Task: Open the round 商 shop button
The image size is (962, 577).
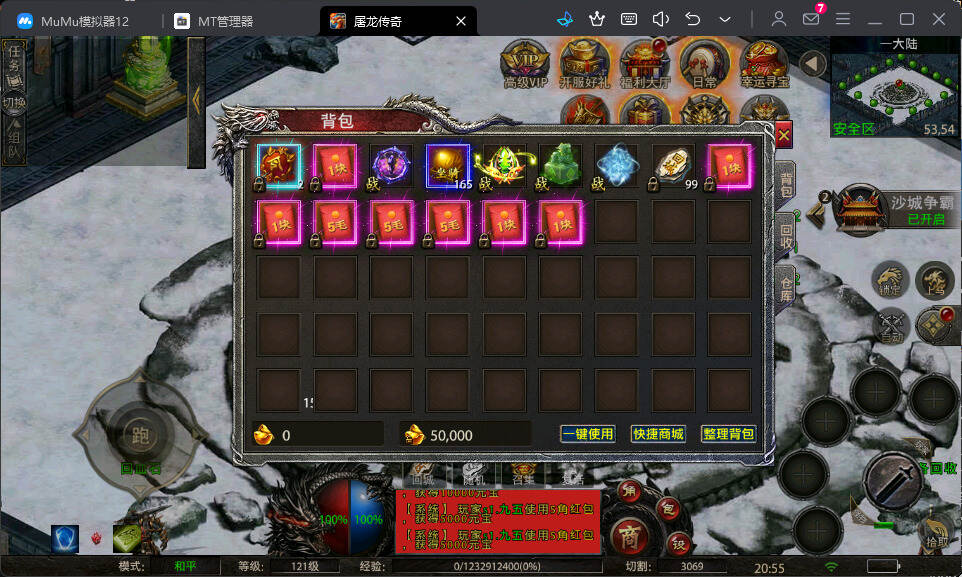Action: point(627,530)
